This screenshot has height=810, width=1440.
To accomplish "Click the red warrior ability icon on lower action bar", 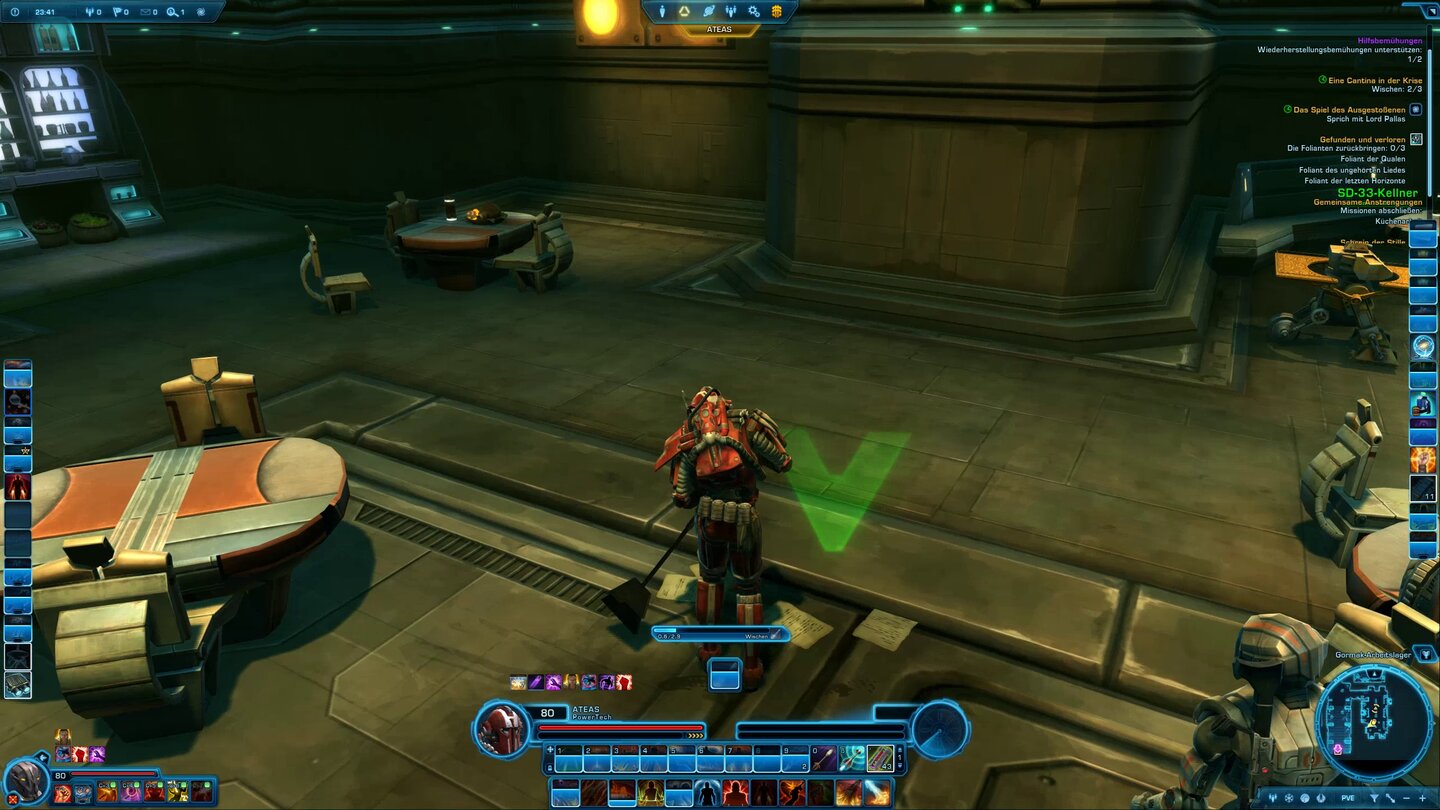I will pos(734,792).
